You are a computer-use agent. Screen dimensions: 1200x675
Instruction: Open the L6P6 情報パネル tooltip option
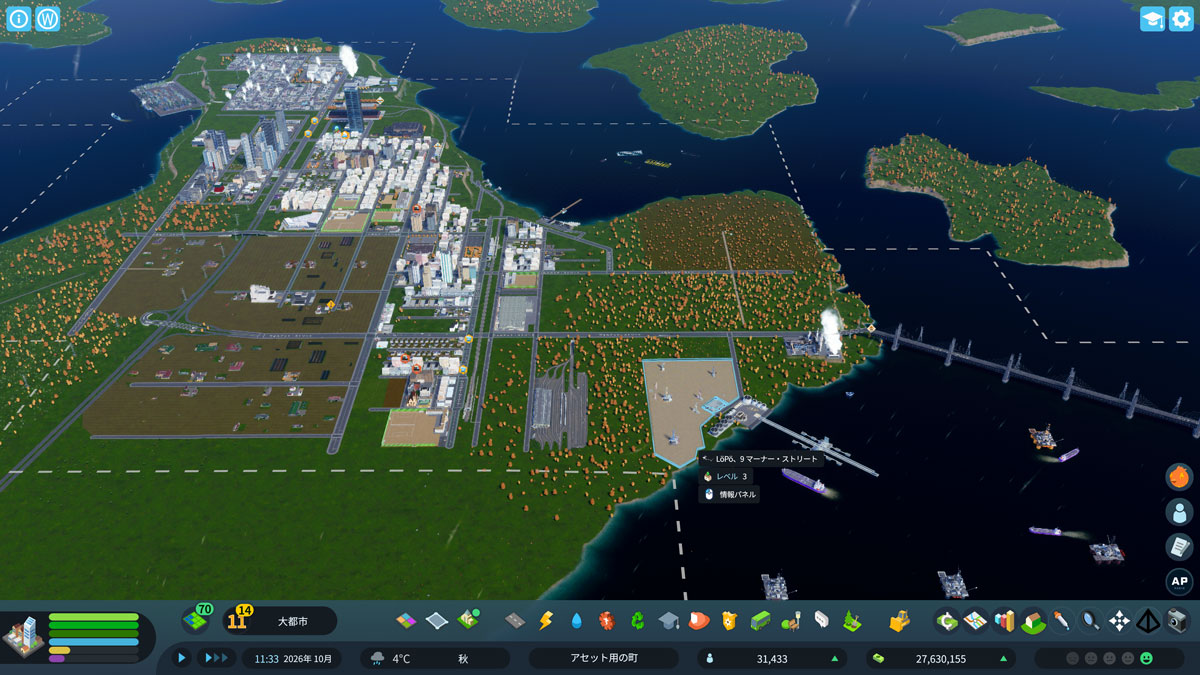coord(731,494)
